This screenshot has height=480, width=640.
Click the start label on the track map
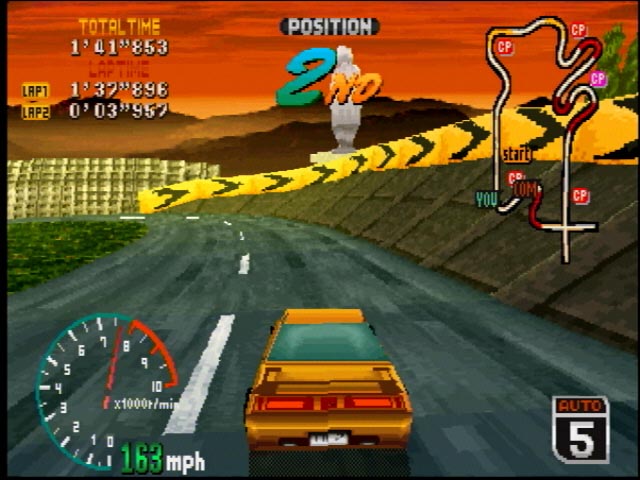tap(516, 155)
